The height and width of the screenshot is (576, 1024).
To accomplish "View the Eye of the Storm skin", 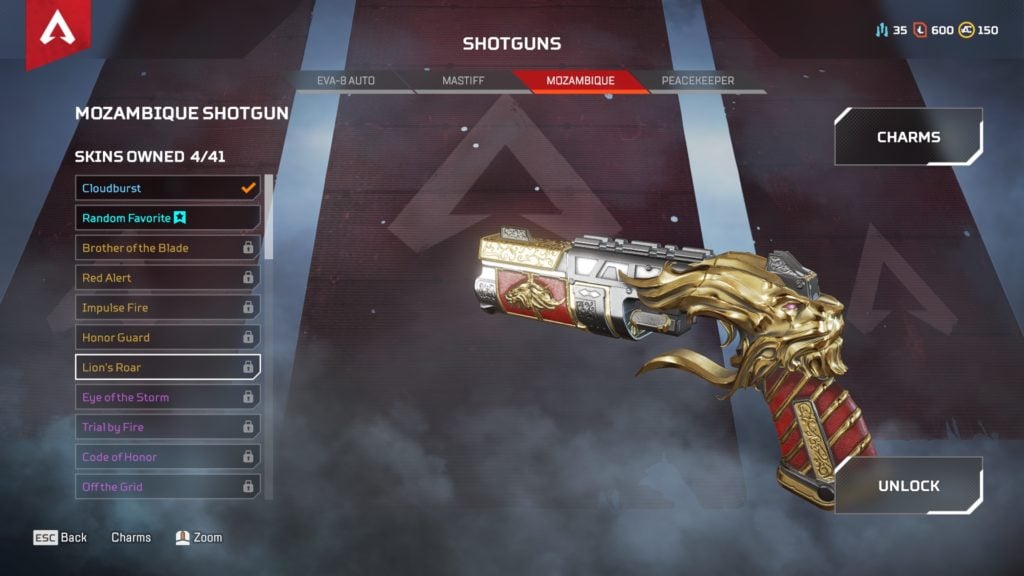I will click(x=168, y=397).
